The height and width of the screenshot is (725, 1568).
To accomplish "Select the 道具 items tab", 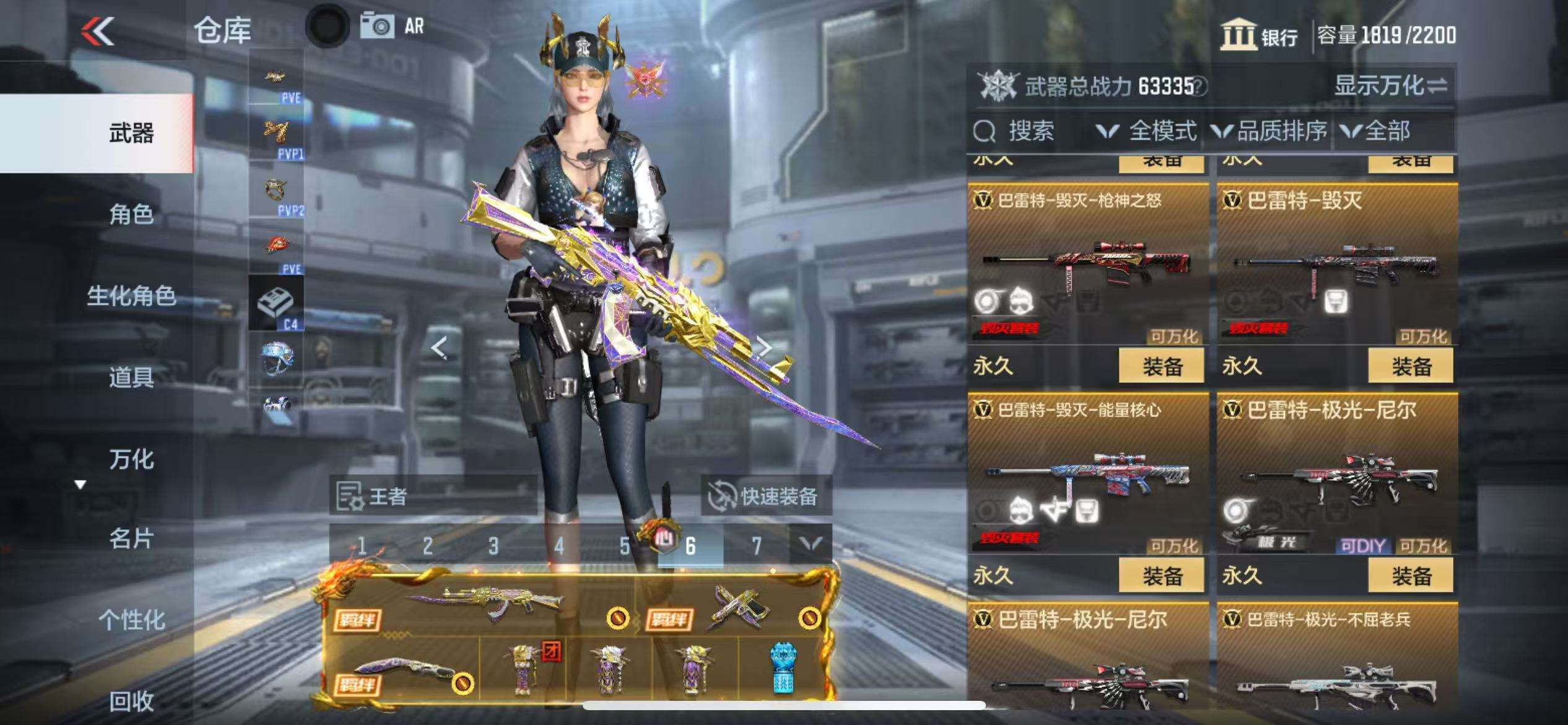I will click(x=131, y=377).
